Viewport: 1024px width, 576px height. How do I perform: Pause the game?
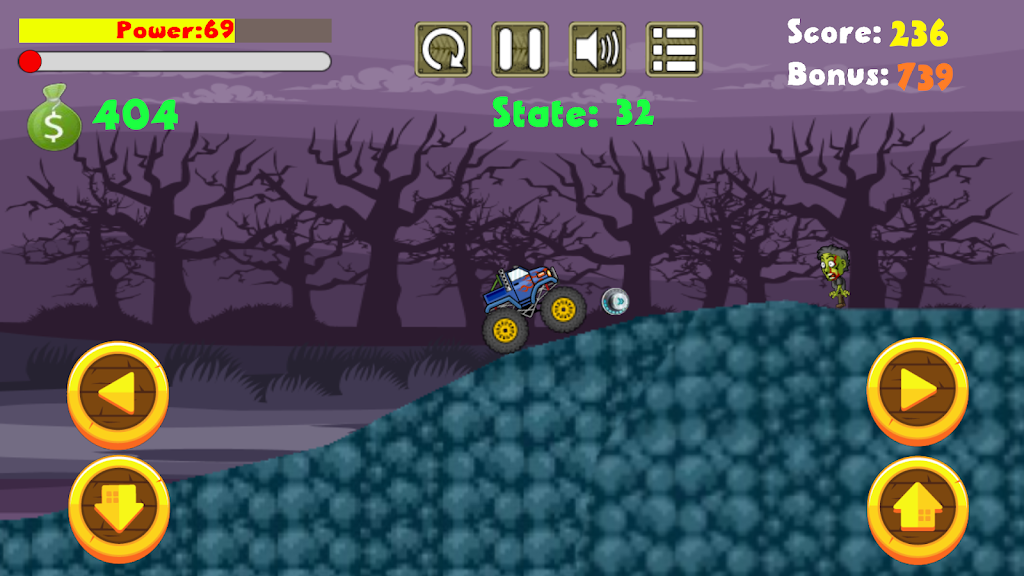click(x=520, y=50)
